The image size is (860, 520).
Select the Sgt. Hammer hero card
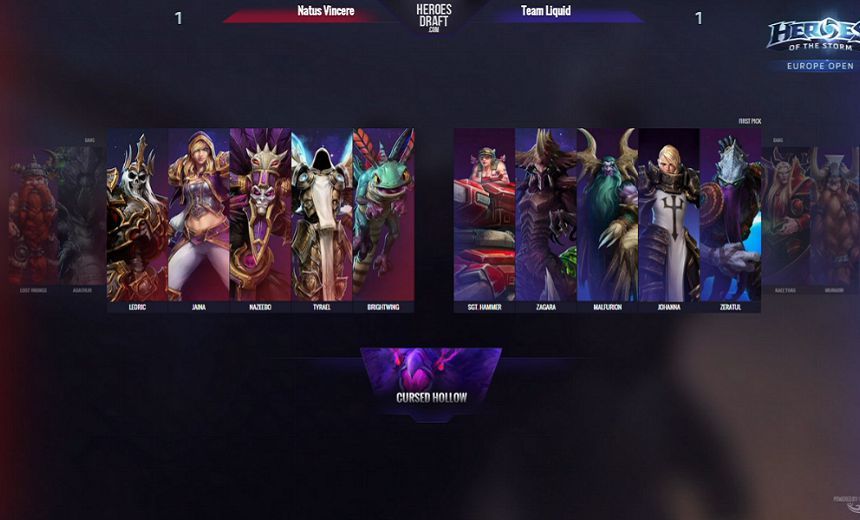(x=484, y=213)
